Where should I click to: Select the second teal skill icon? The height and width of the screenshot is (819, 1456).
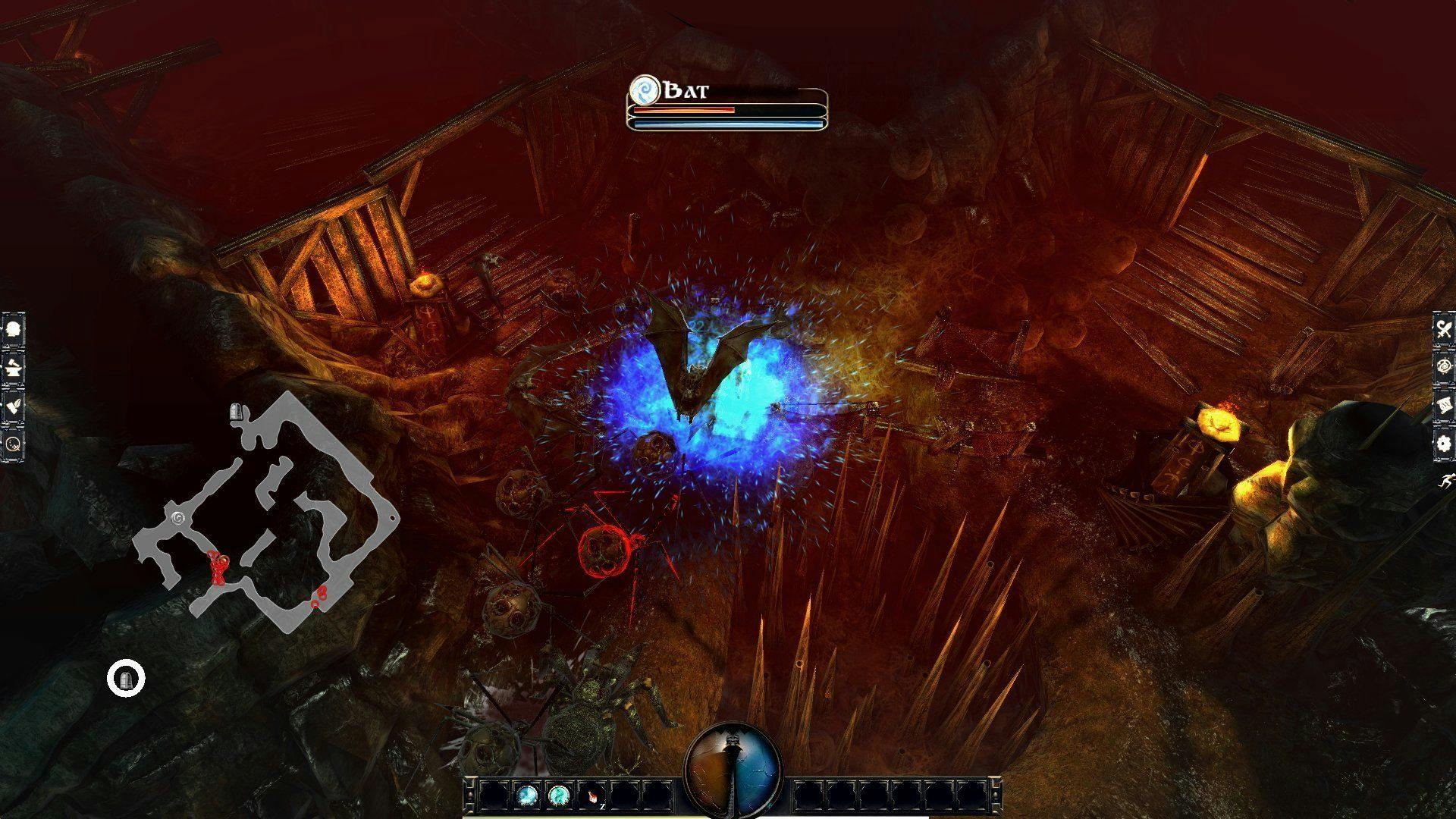[558, 795]
